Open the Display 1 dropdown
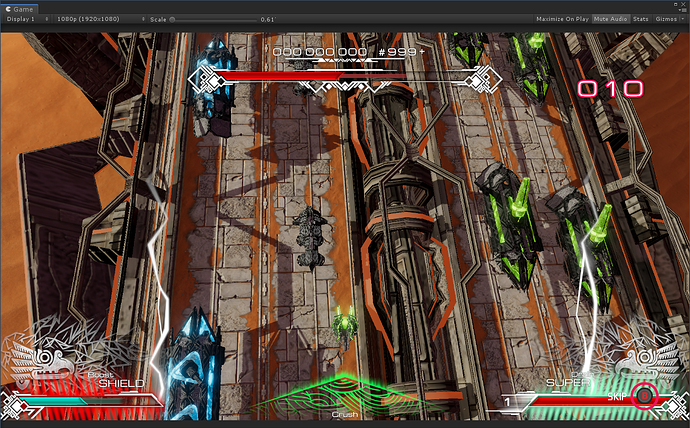Image resolution: width=690 pixels, height=428 pixels. click(24, 19)
